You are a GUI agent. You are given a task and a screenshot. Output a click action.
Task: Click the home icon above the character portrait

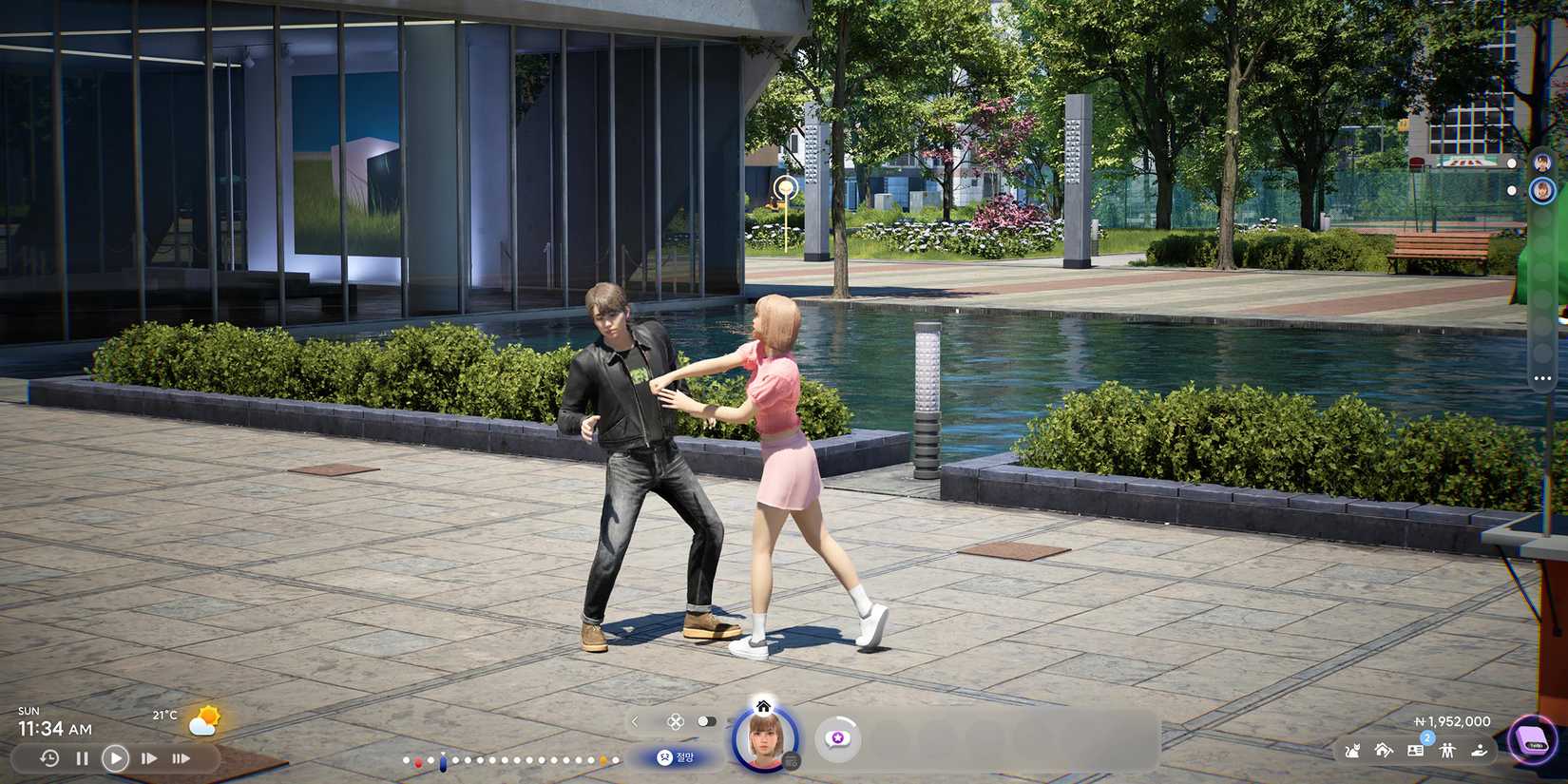pos(763,707)
